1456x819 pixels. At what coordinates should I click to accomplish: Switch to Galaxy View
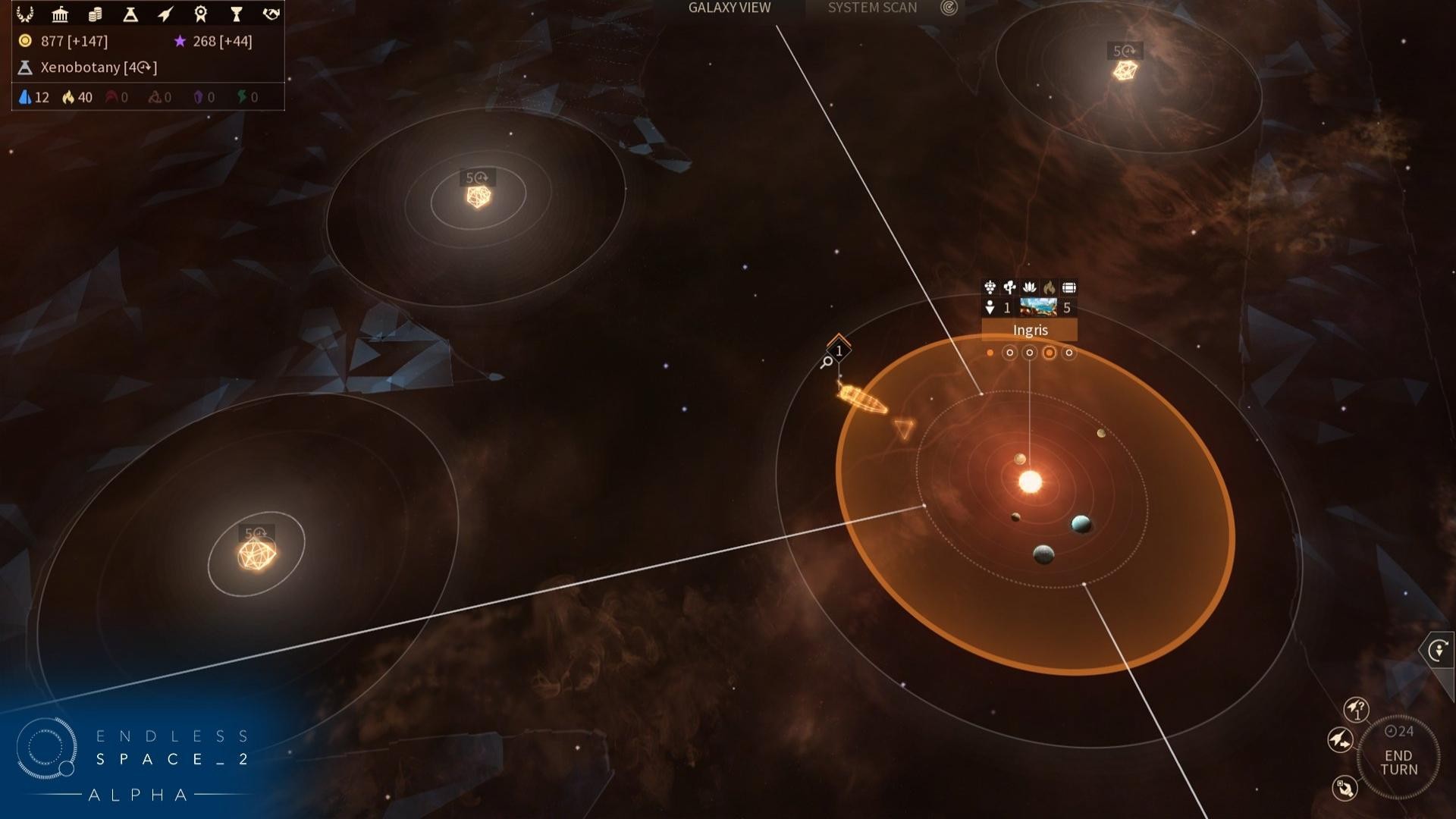tap(729, 8)
